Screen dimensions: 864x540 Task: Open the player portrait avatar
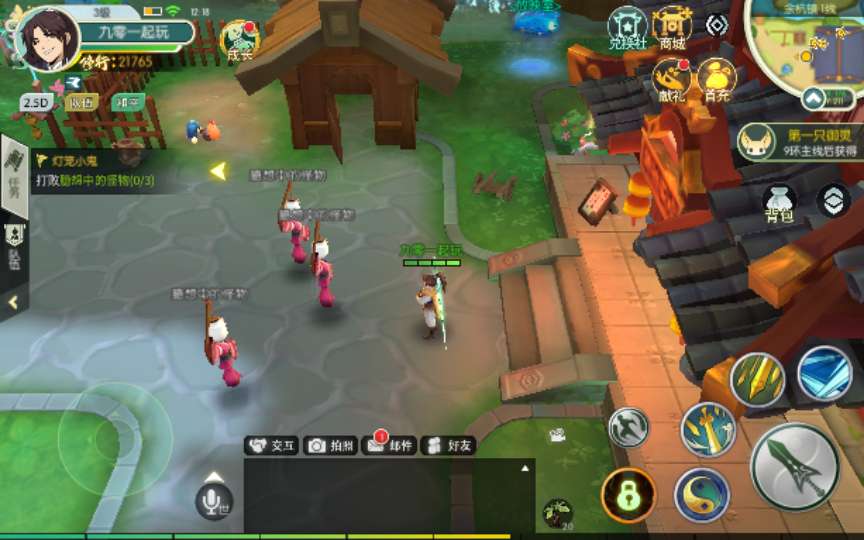[x=50, y=40]
